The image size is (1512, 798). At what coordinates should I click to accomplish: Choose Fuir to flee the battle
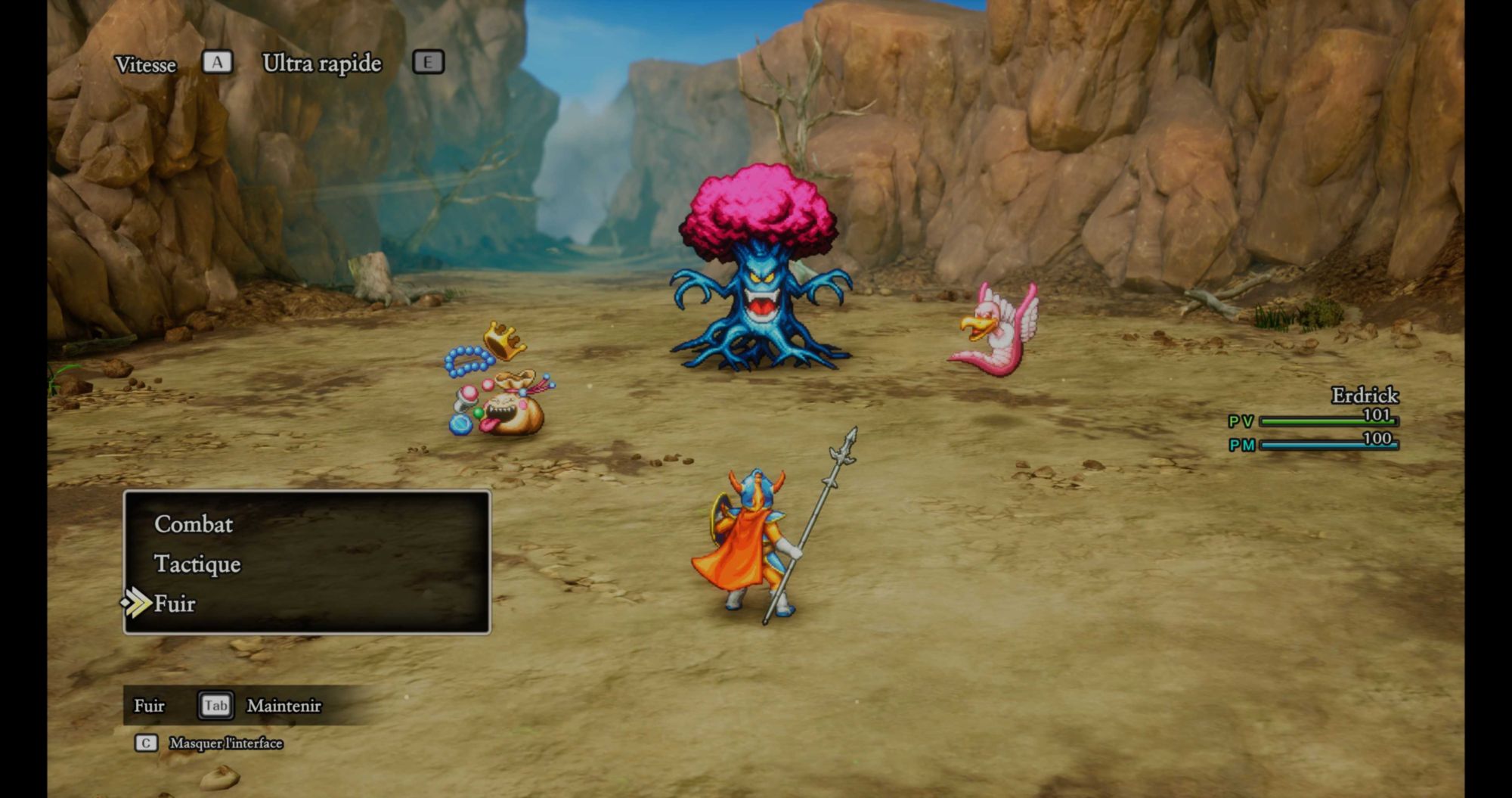(175, 604)
